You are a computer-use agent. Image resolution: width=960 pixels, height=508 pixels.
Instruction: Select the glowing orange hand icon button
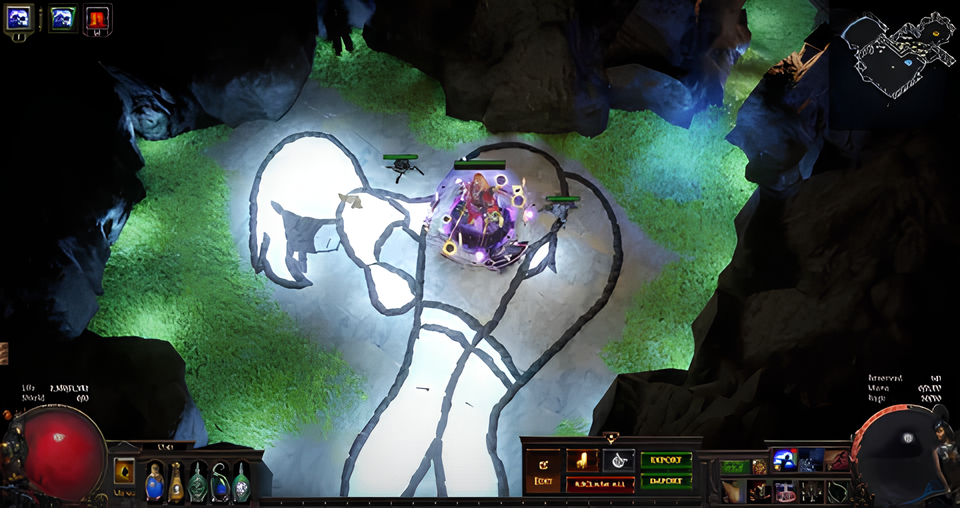click(x=582, y=460)
